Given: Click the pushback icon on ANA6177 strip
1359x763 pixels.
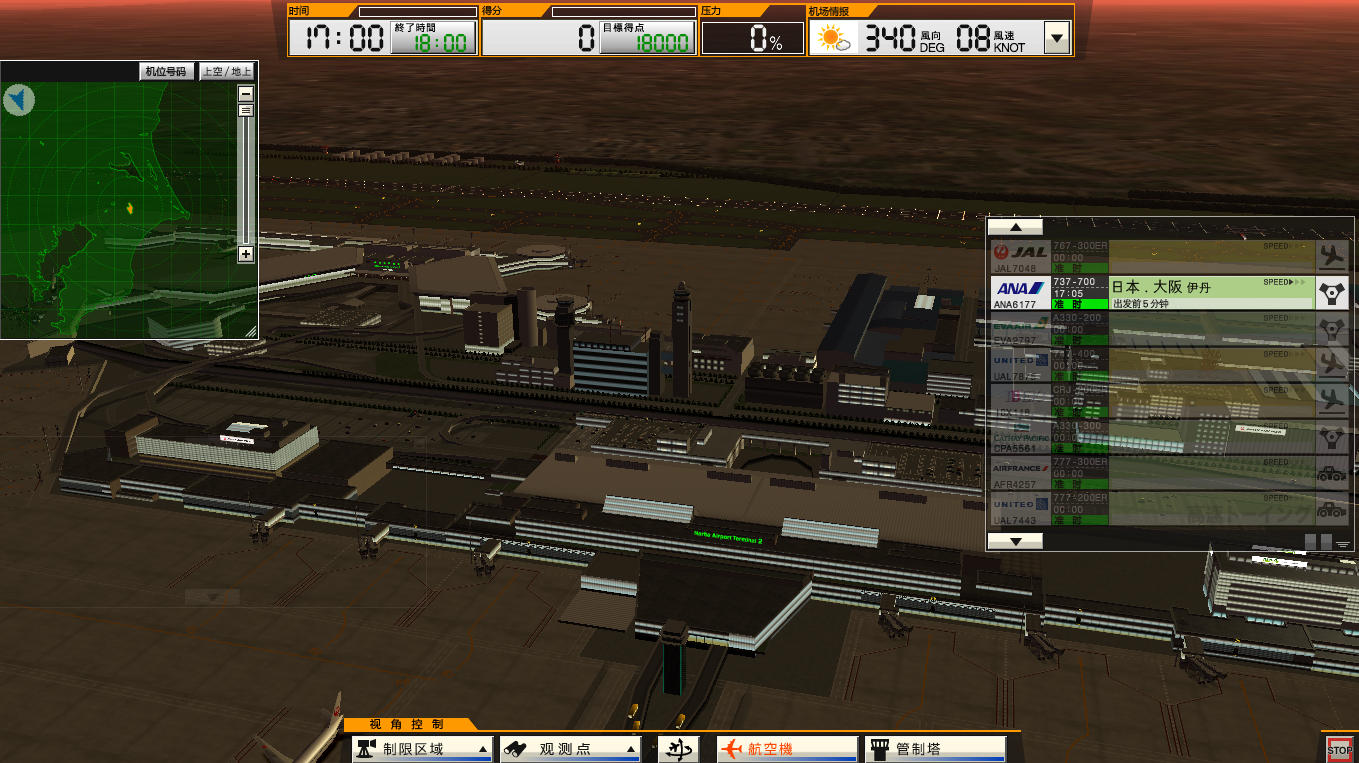Looking at the screenshot, I should click(x=1331, y=292).
